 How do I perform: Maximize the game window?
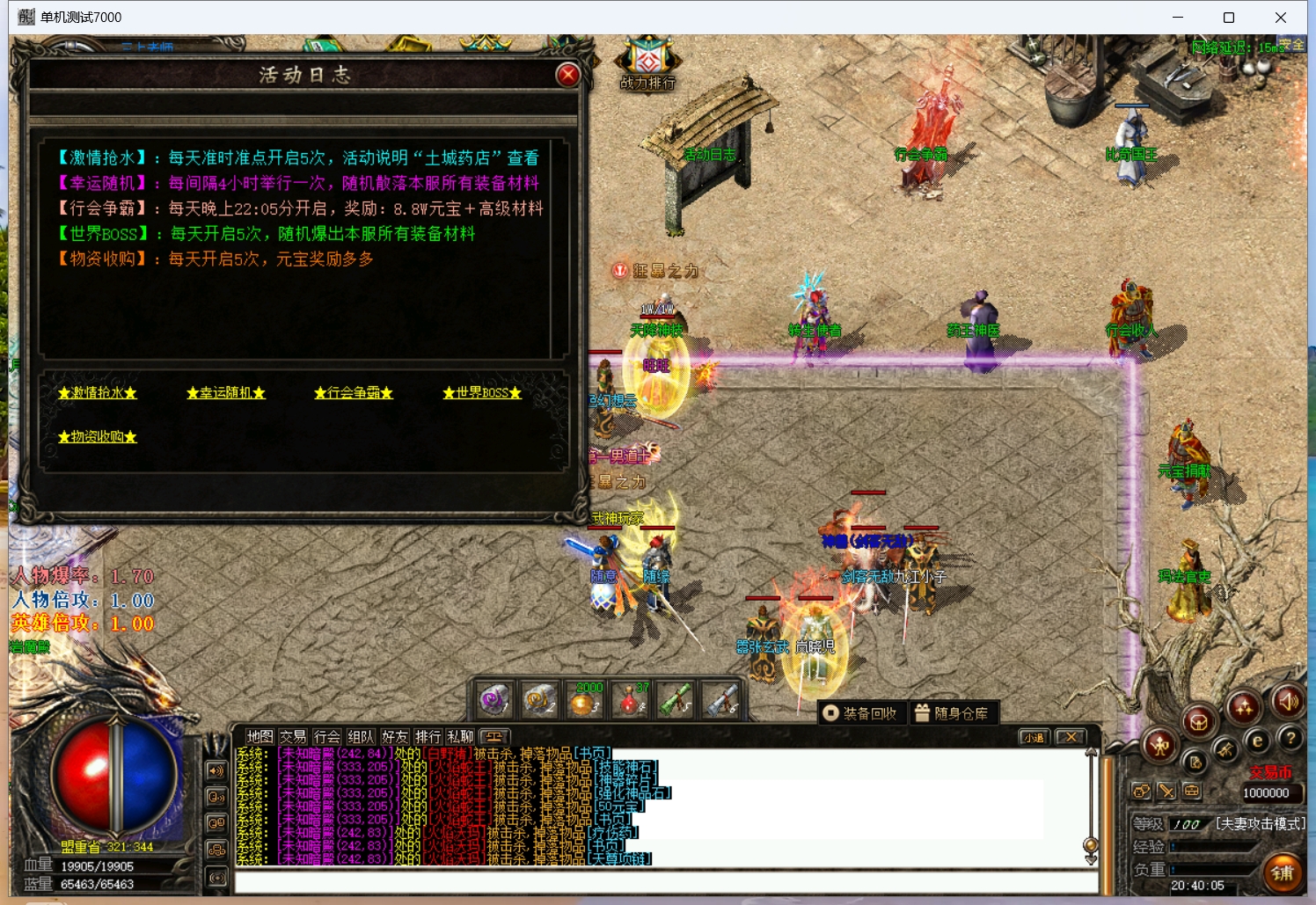point(1229,18)
